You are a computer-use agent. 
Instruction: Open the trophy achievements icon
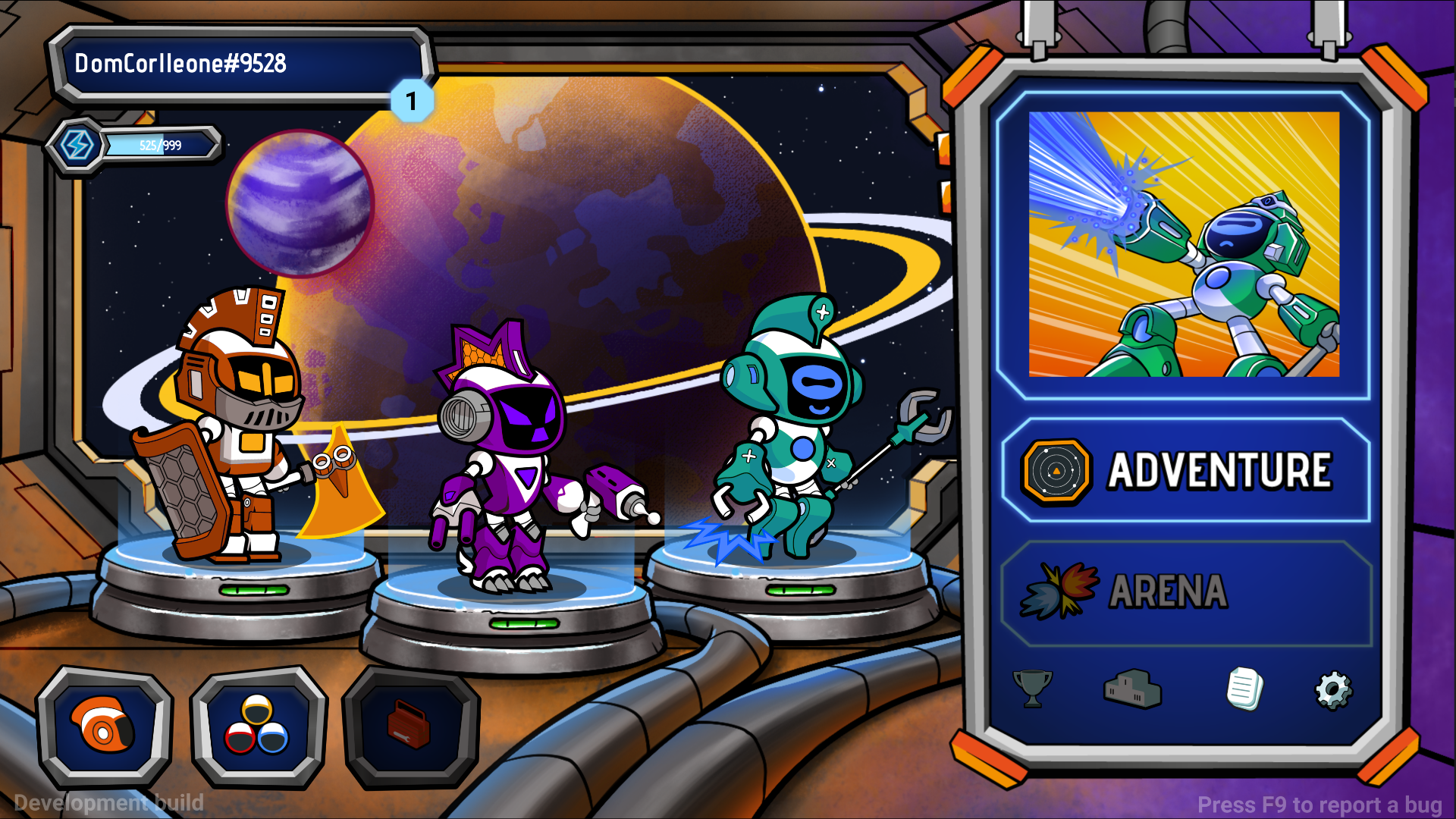[x=1032, y=689]
